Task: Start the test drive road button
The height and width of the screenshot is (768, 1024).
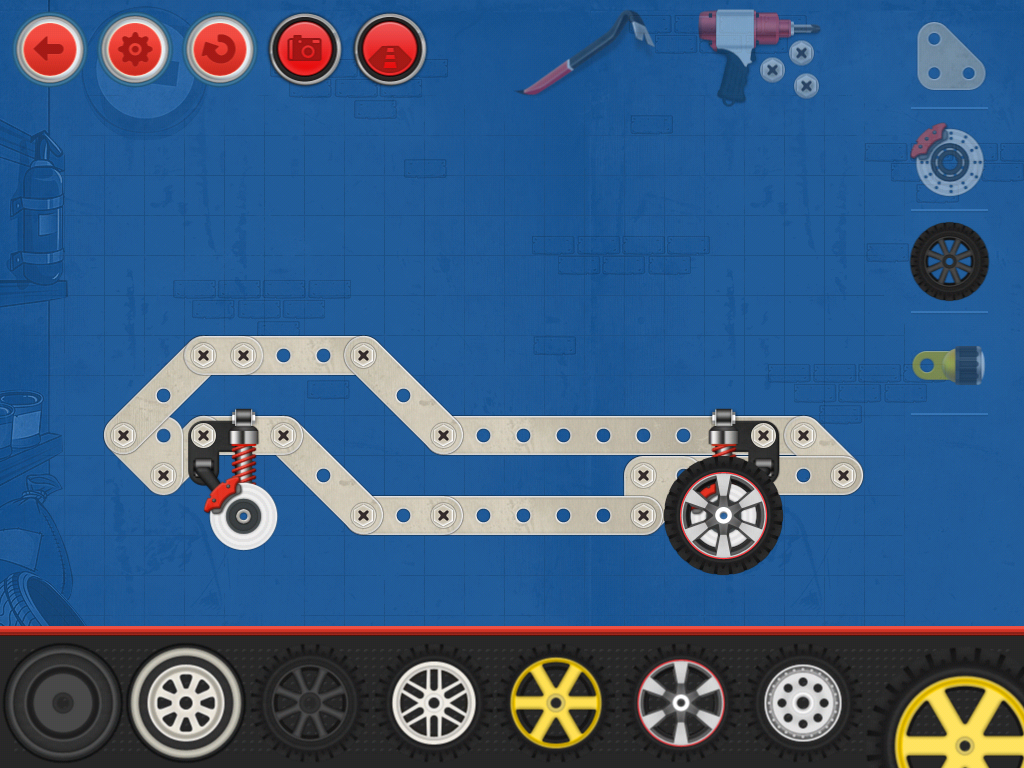Action: click(390, 48)
